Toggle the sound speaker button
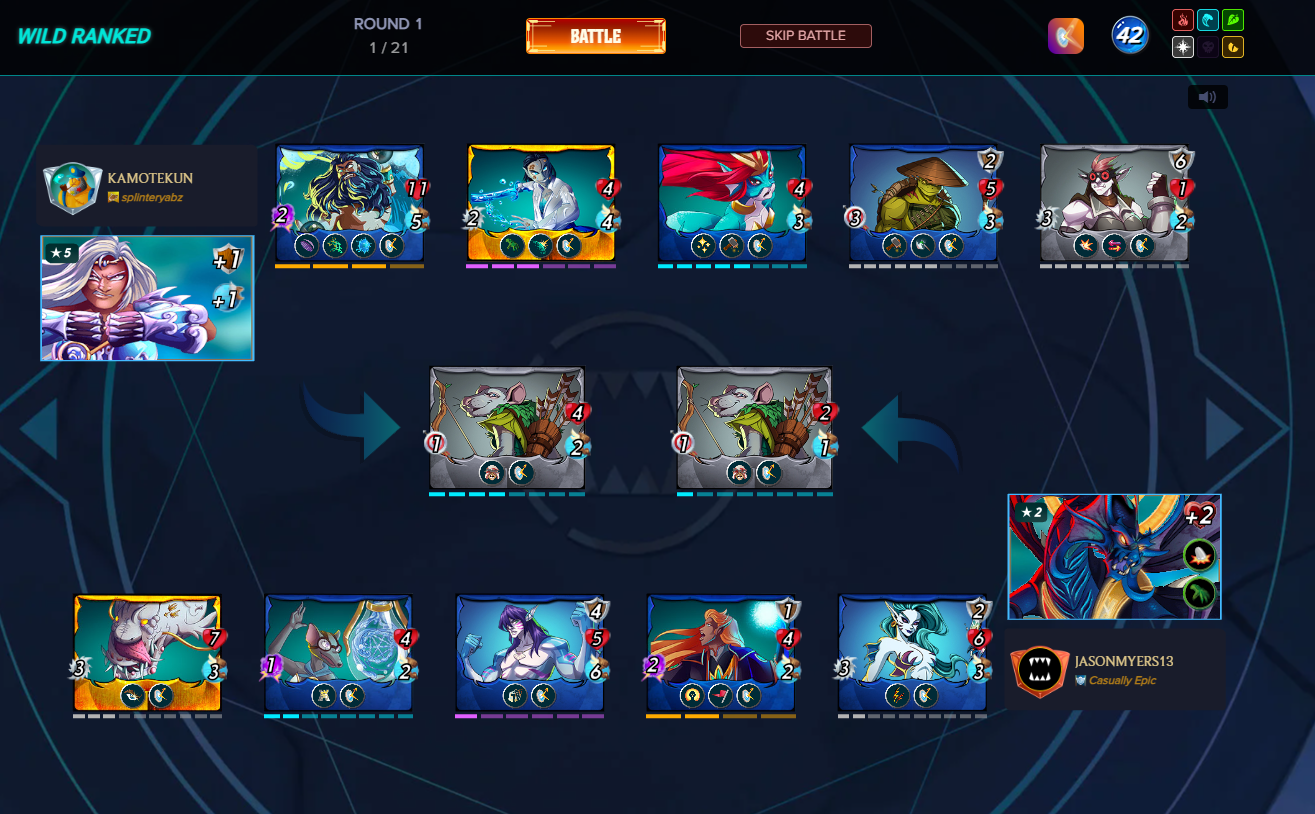Viewport: 1315px width, 814px height. click(1207, 97)
